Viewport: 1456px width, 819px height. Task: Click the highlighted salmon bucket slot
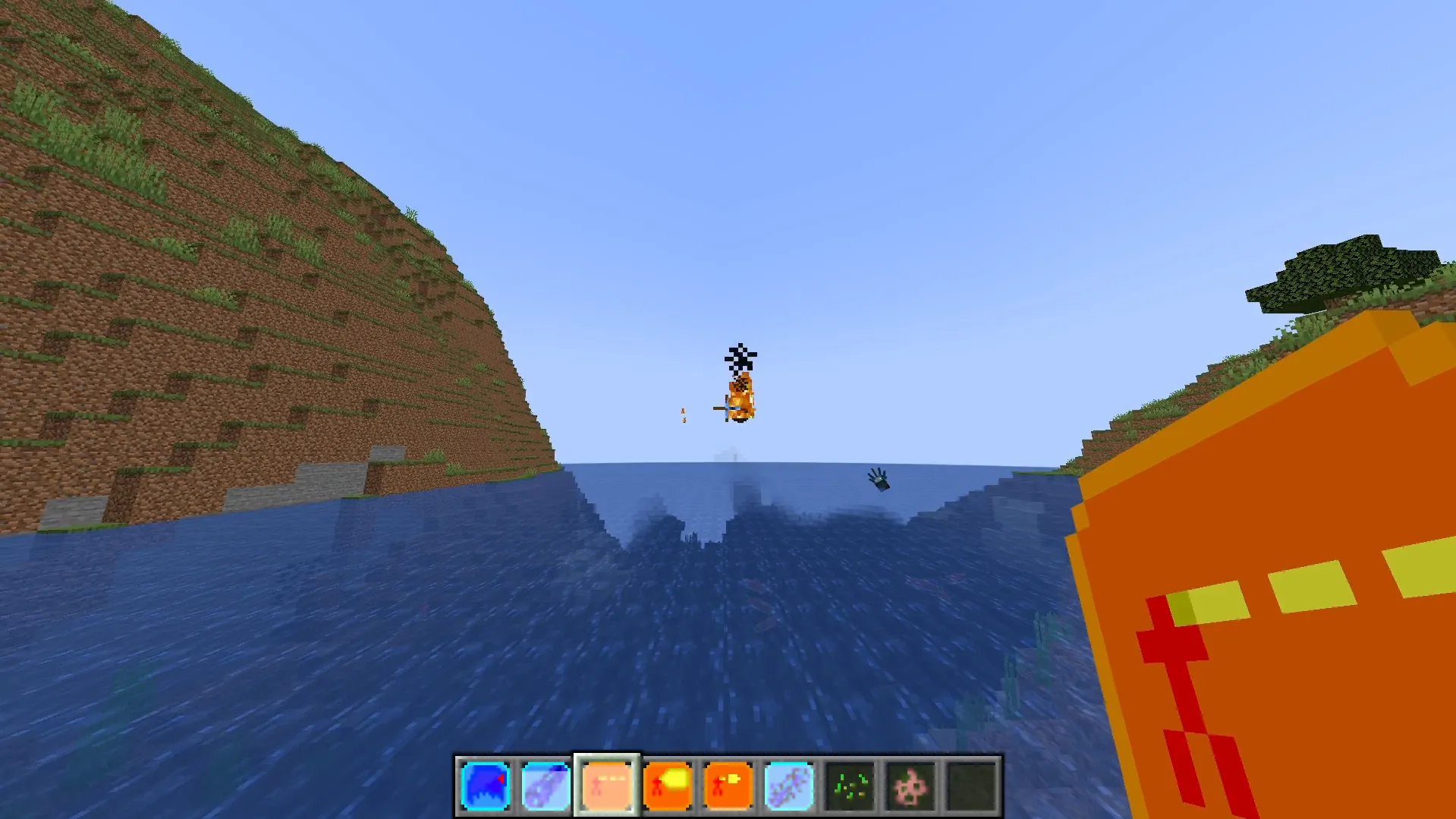point(606,786)
